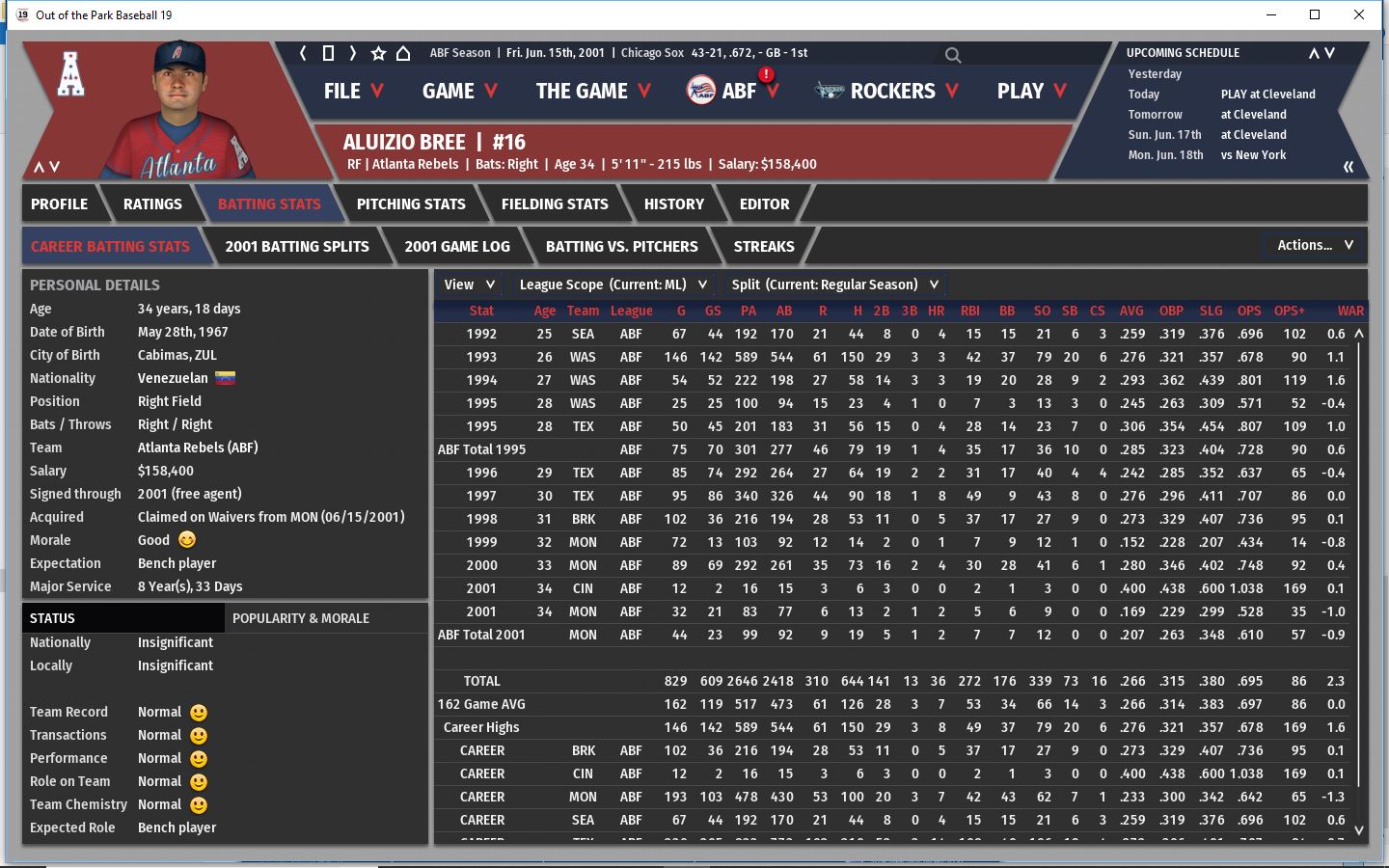Open the ABF league menu
The height and width of the screenshot is (868, 1389).
733,92
